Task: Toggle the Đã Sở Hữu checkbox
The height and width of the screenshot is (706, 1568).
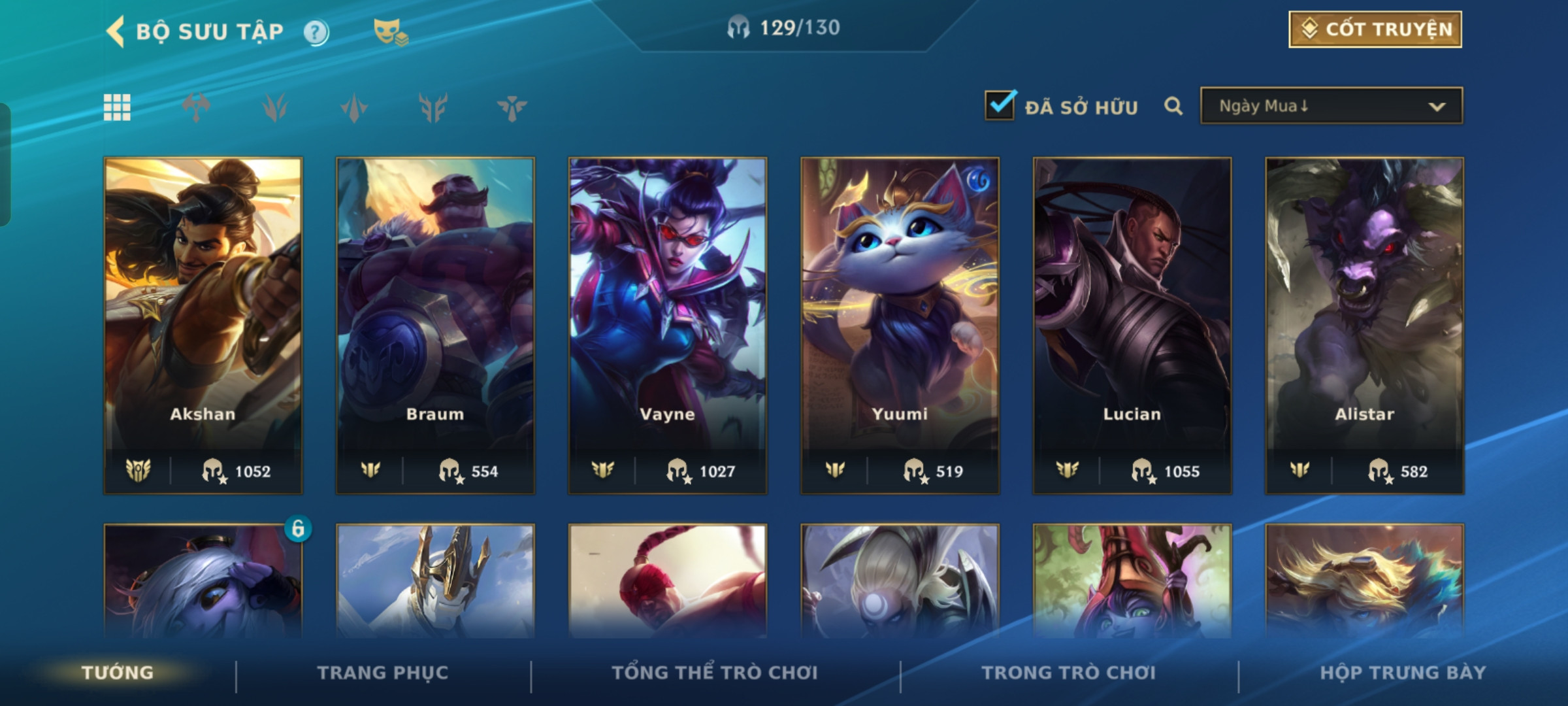Action: coord(1000,106)
